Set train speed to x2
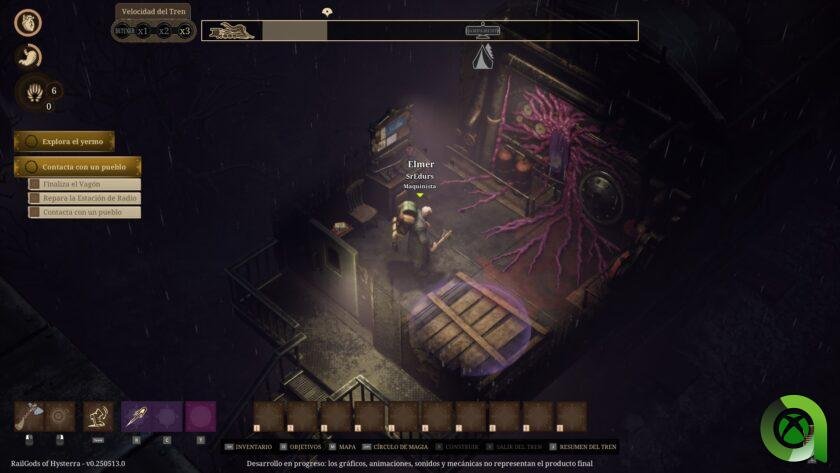Screen dimensions: 840x473 click(x=164, y=30)
